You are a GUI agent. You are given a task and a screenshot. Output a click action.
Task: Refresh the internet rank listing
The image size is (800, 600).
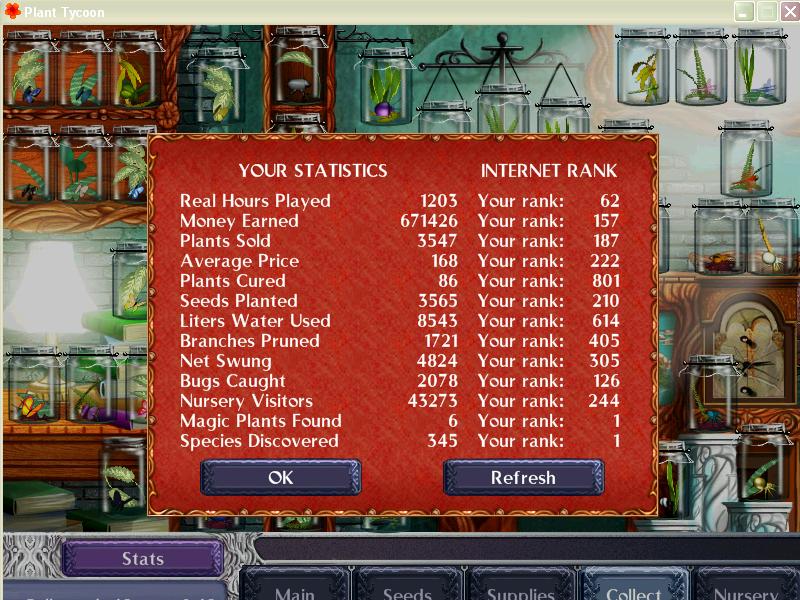point(523,477)
